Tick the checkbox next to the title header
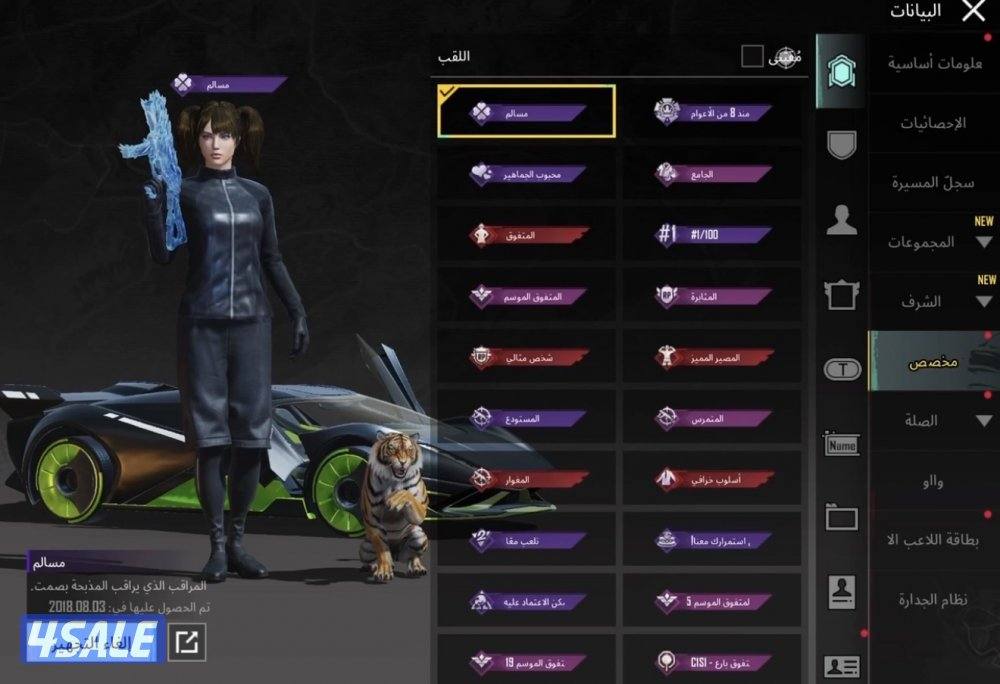1000x684 pixels. tap(752, 57)
